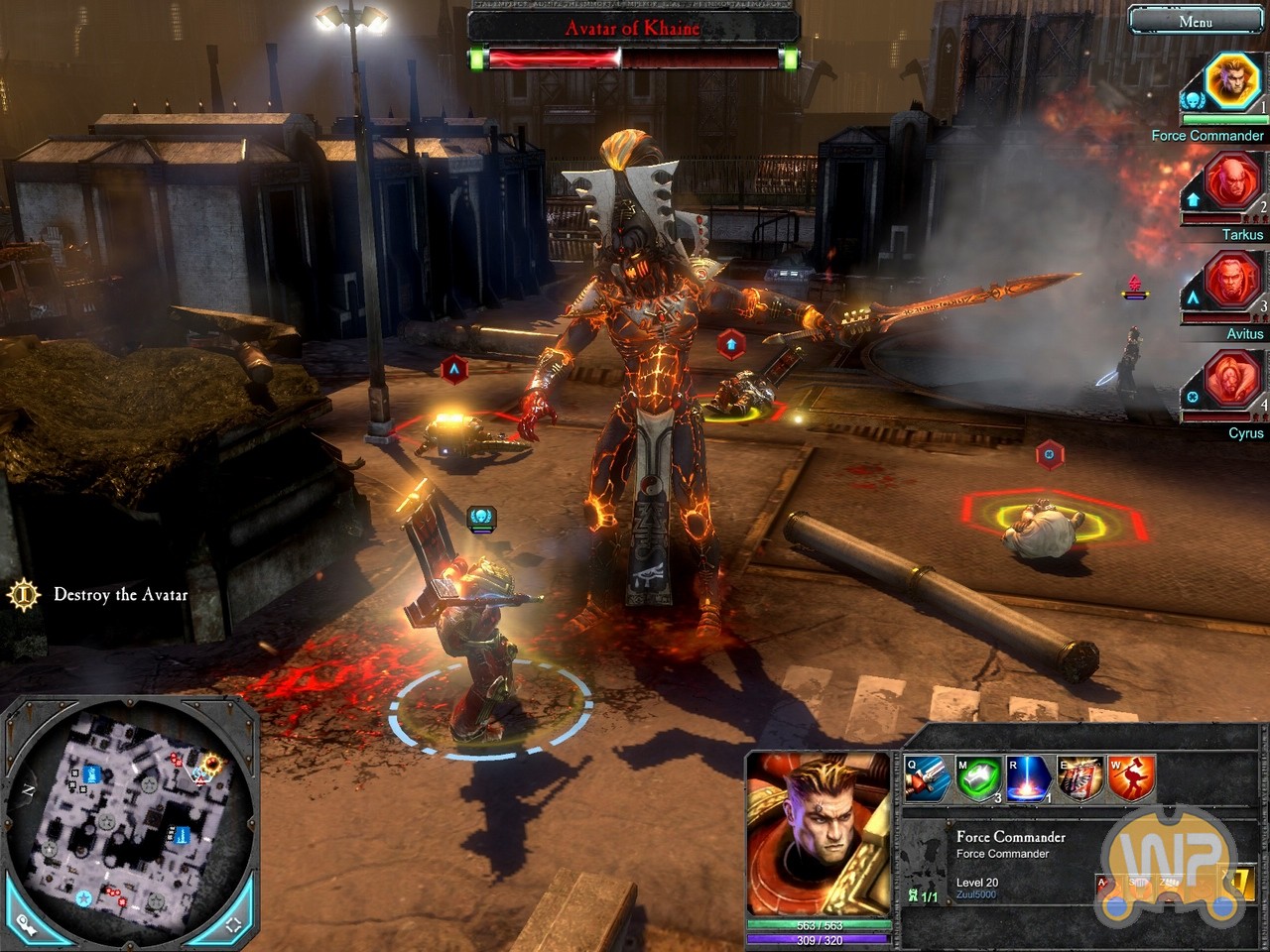The width and height of the screenshot is (1270, 952).
Task: Click the minimap bracket-icon corner button
Action: (232, 924)
